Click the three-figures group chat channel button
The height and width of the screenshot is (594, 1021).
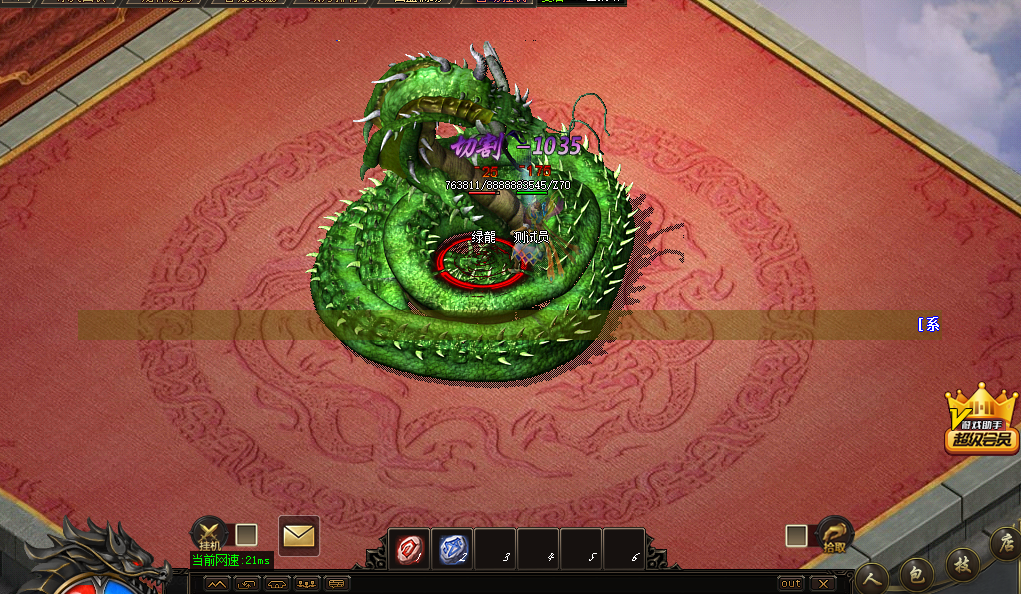pos(307,583)
